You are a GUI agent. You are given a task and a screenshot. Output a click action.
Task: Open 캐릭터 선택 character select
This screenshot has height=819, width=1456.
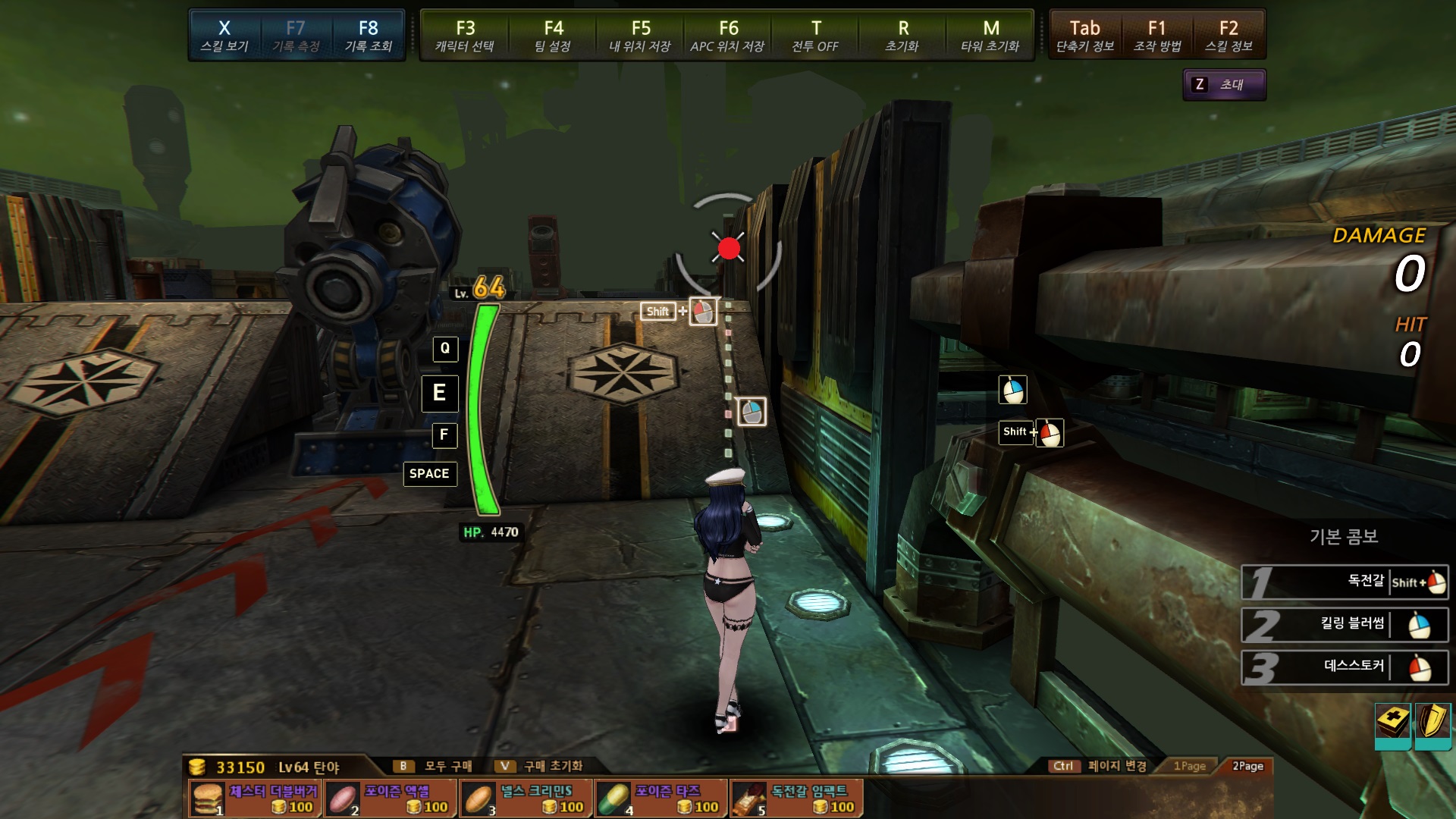coord(465,36)
